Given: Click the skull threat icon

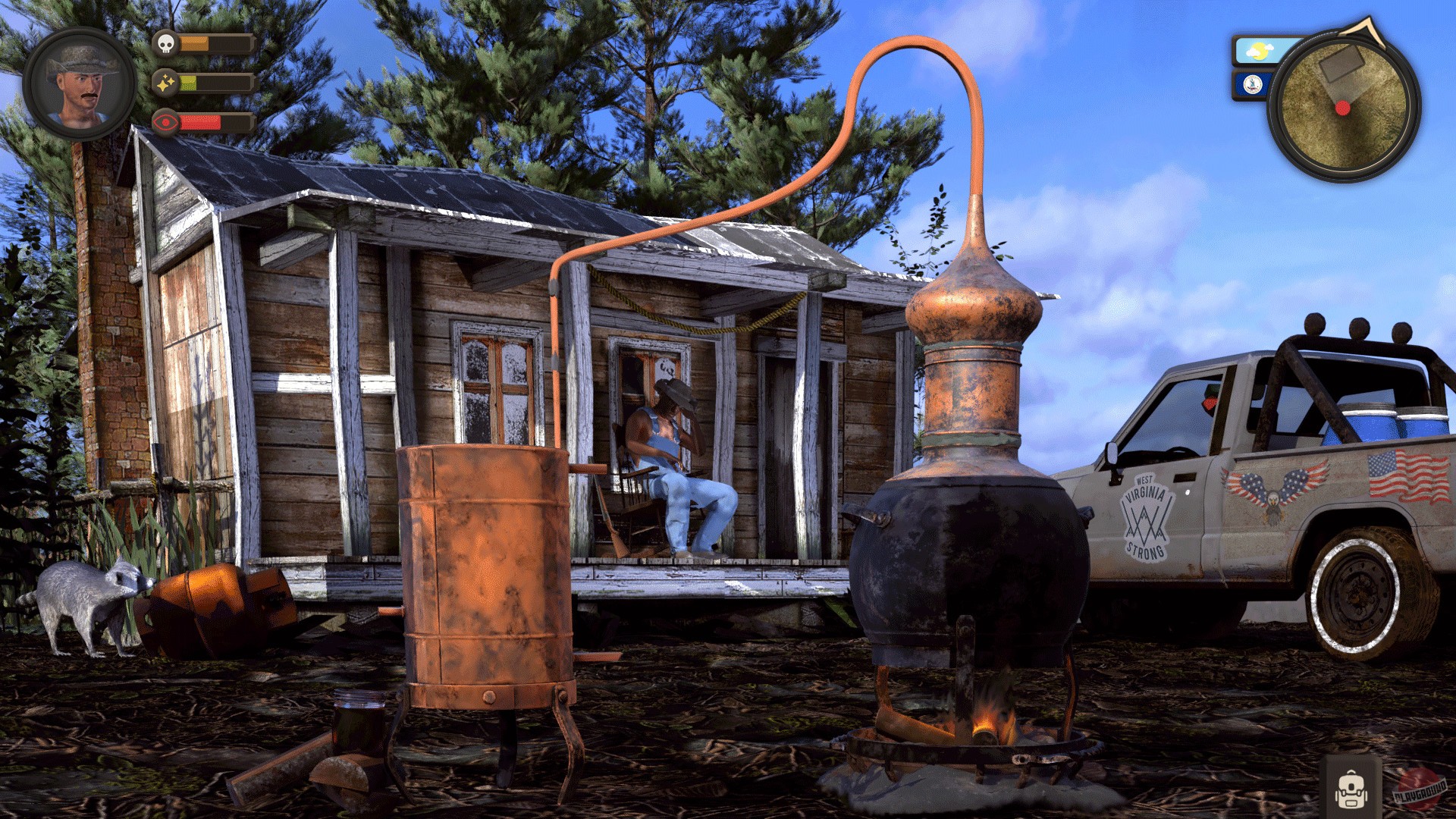Looking at the screenshot, I should 166,45.
